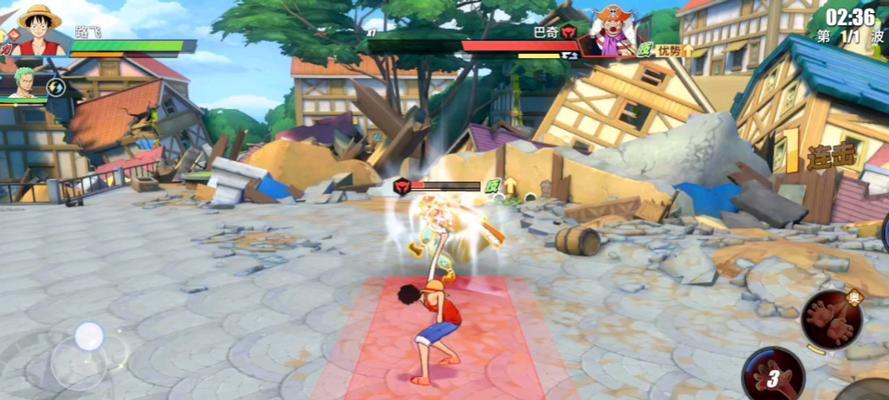The height and width of the screenshot is (400, 889).
Task: Tap the virtual joystick's white thumb knob
Action: [x=89, y=336]
